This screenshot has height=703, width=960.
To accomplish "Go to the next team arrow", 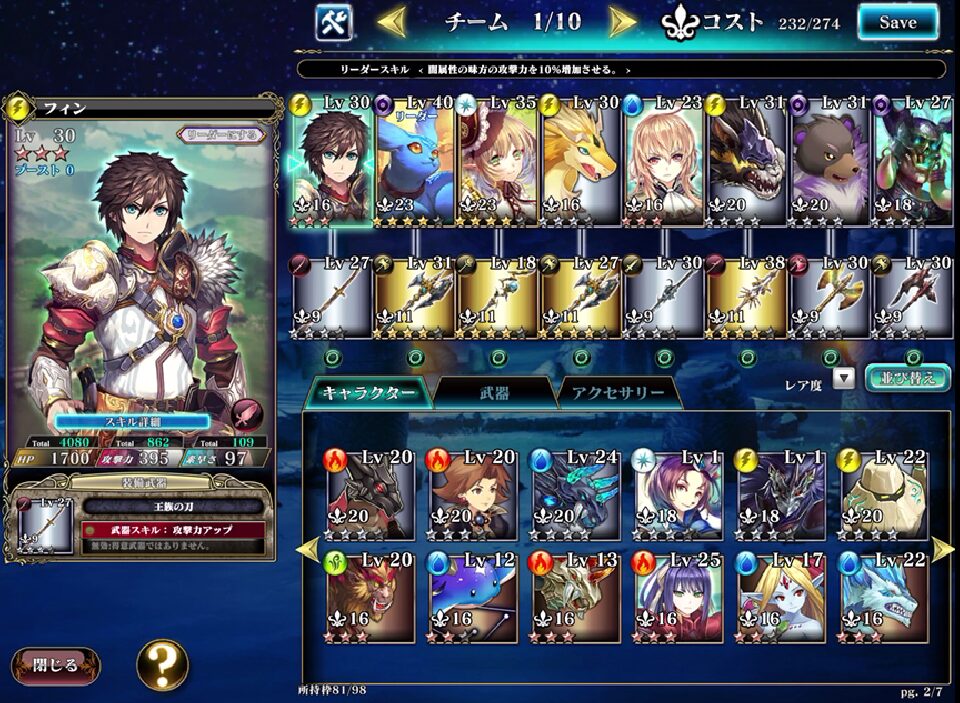I will [x=623, y=21].
